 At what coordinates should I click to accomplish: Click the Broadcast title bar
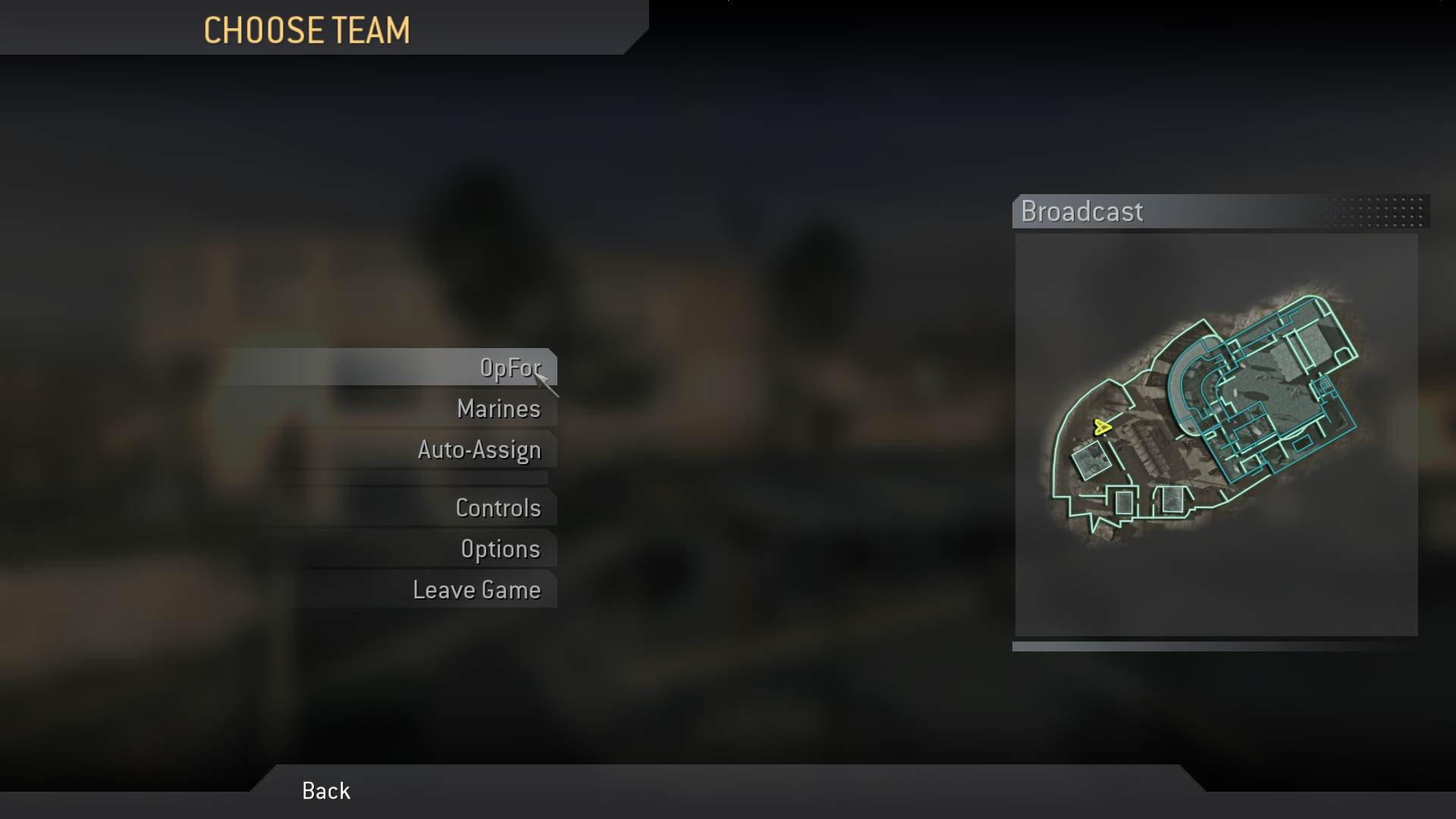(x=1082, y=212)
